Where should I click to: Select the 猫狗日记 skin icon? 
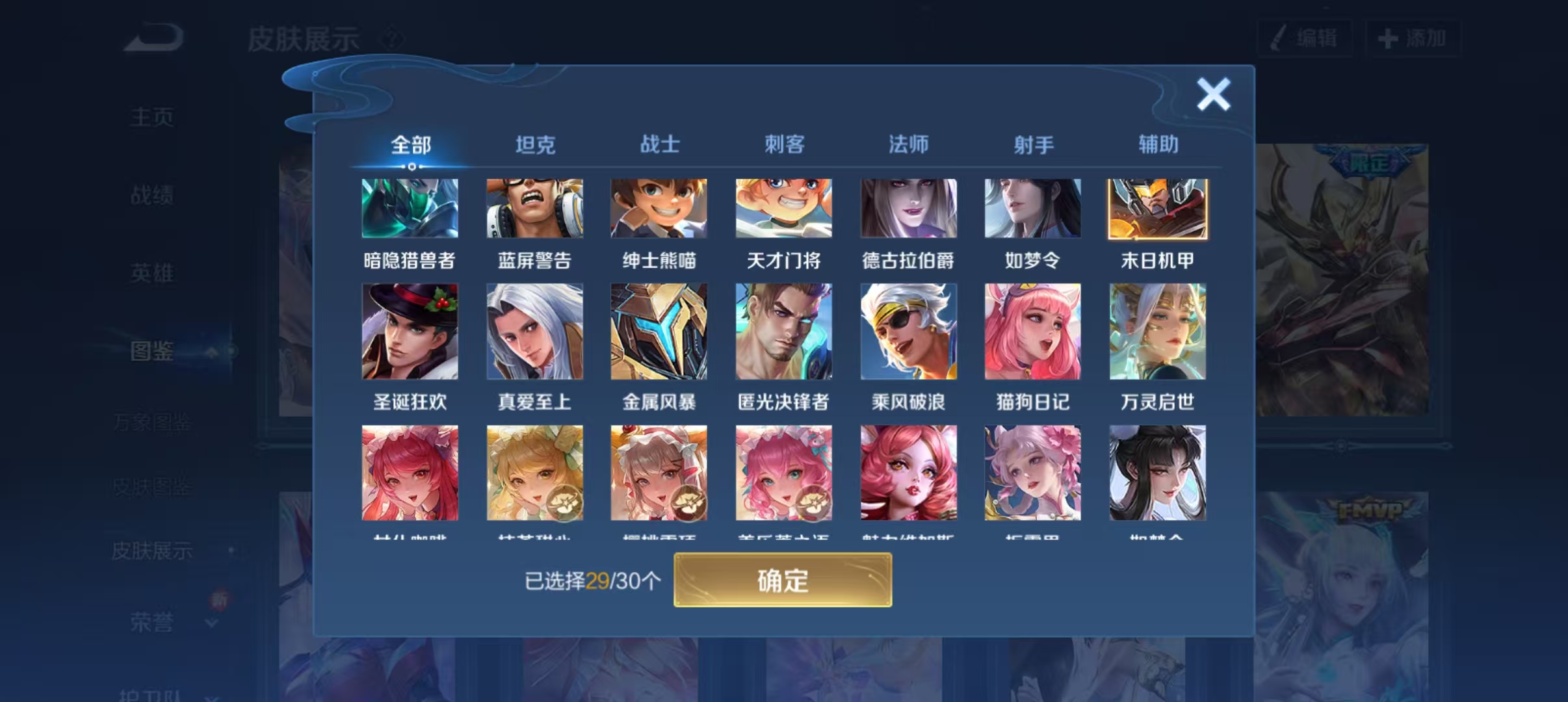[1032, 331]
